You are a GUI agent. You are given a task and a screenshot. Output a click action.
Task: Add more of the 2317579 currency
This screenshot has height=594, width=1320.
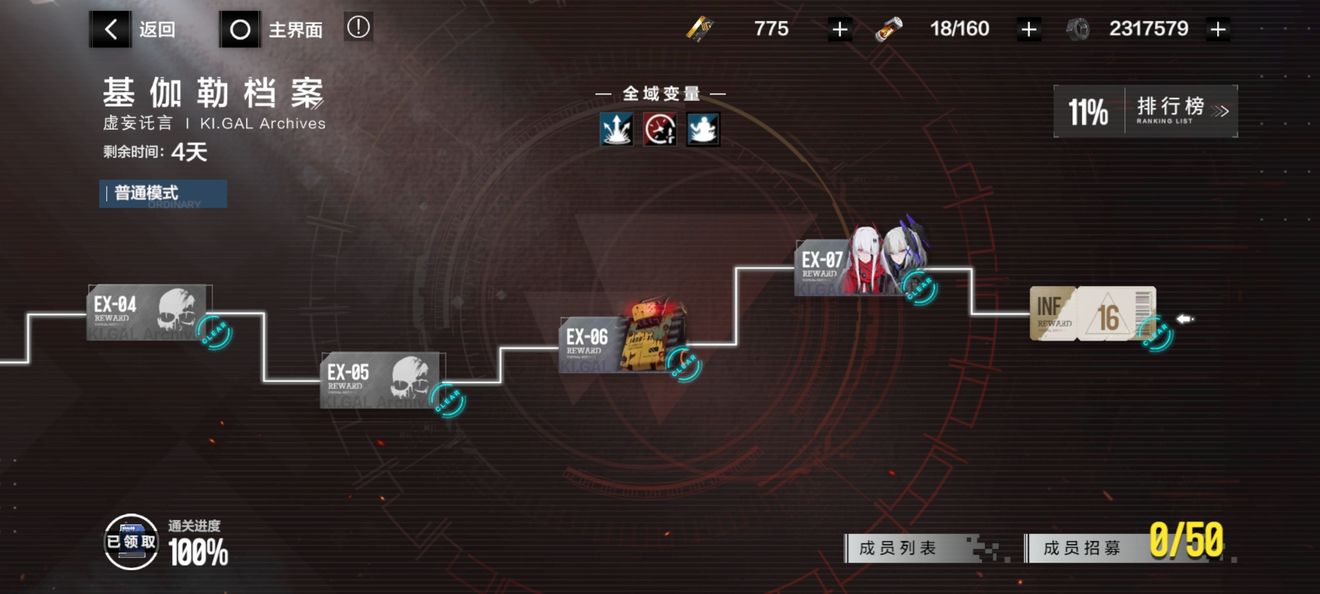coord(1217,29)
